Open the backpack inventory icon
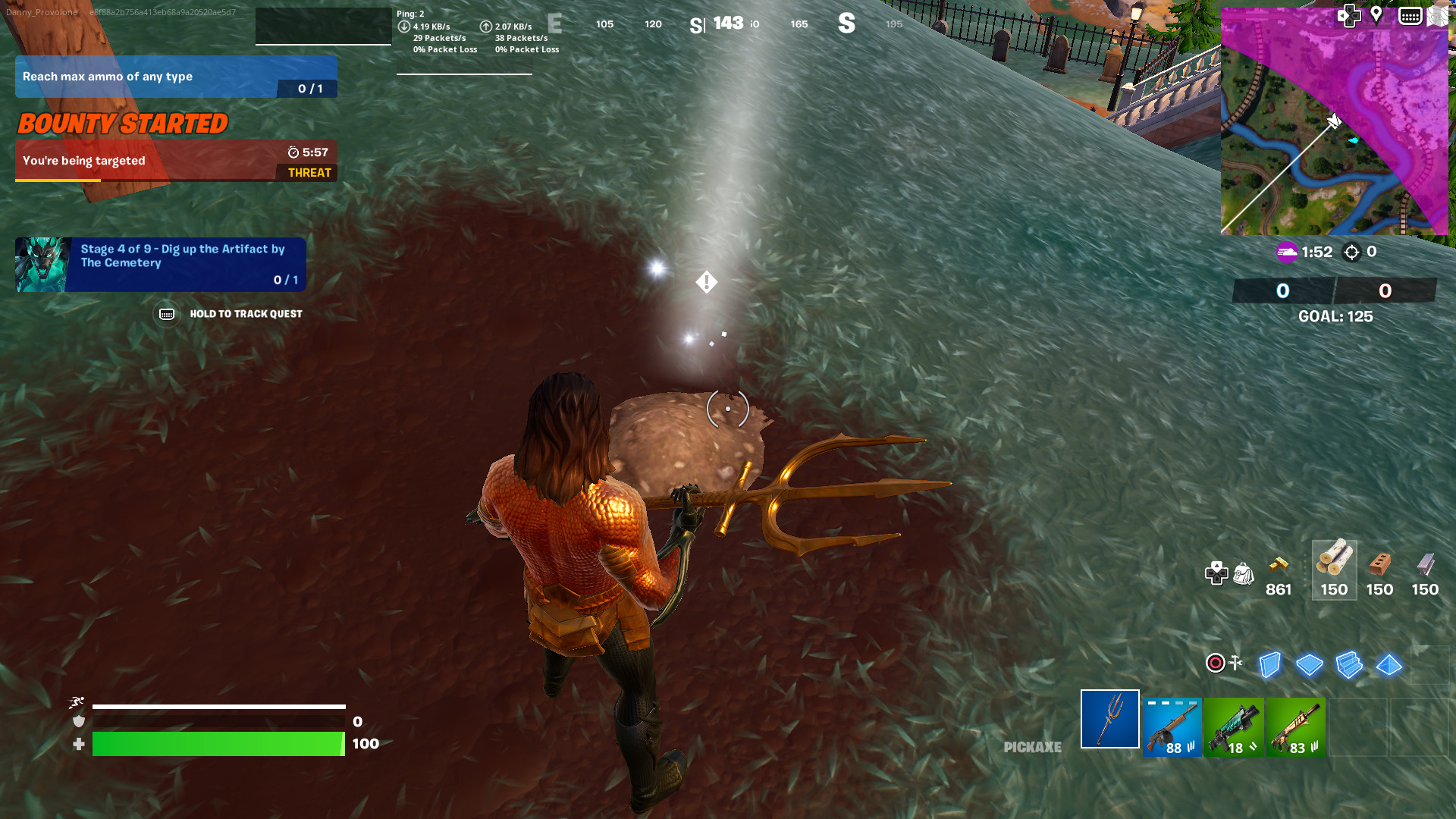This screenshot has height=819, width=1456. point(1244,574)
